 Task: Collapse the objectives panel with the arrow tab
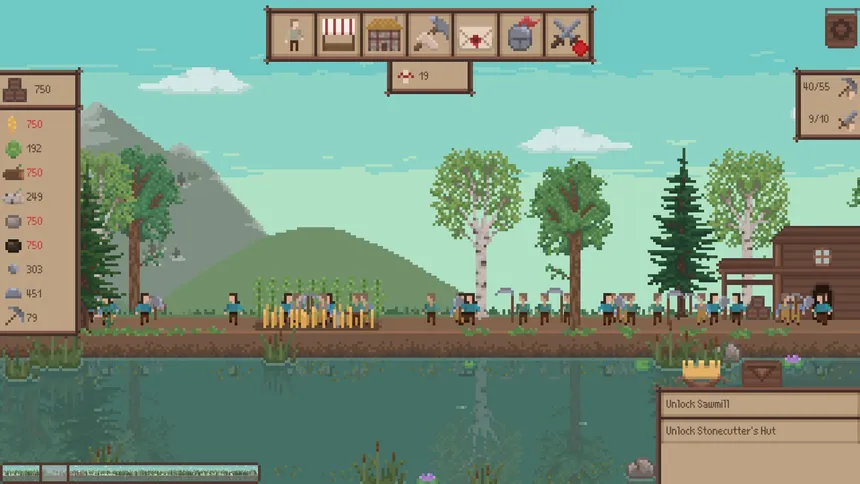coord(762,373)
